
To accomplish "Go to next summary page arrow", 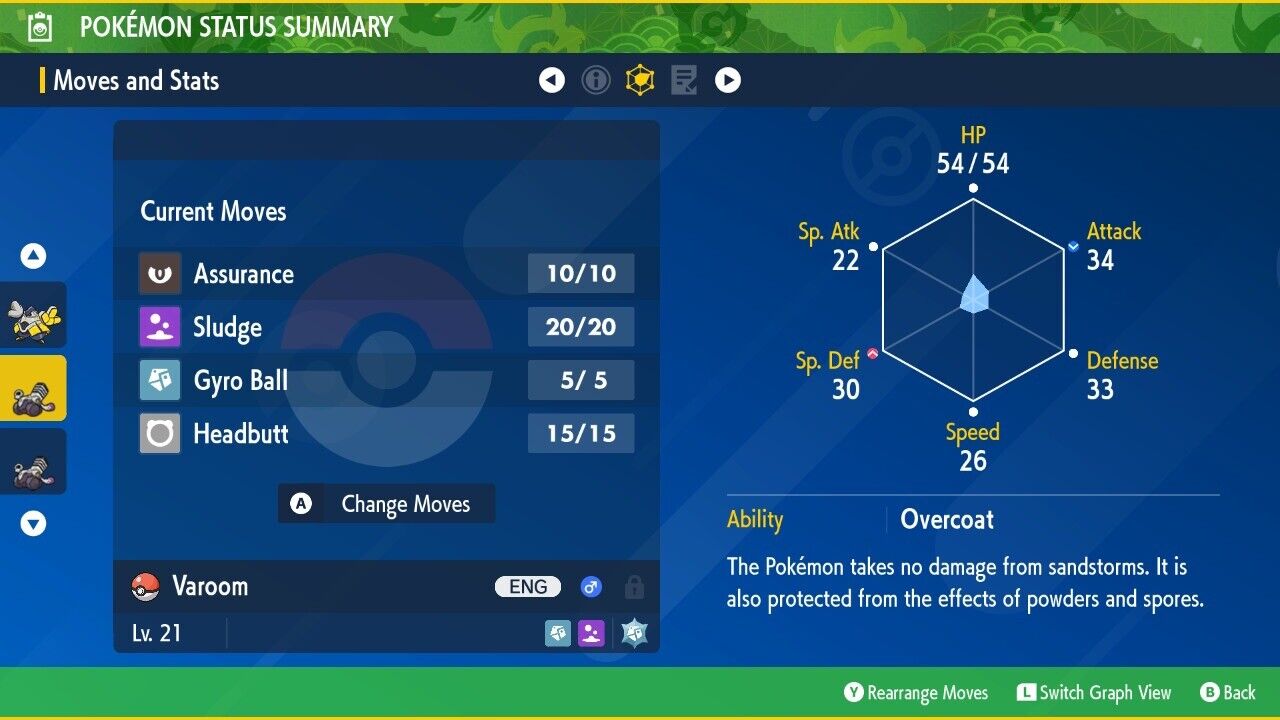I will pyautogui.click(x=728, y=80).
